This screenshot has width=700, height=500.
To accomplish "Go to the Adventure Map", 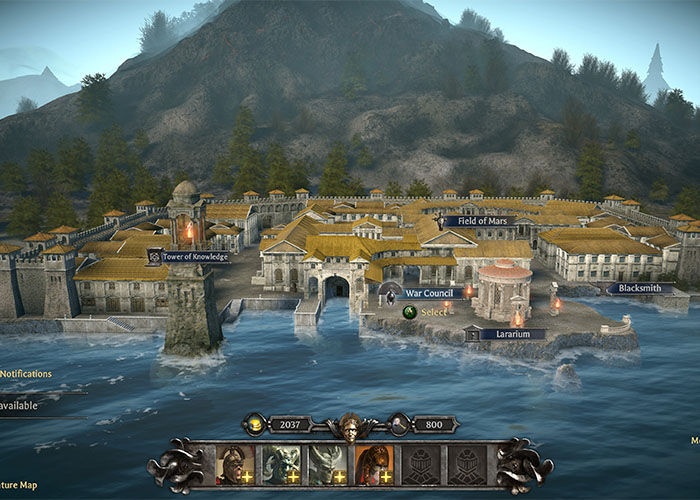I will [20, 485].
